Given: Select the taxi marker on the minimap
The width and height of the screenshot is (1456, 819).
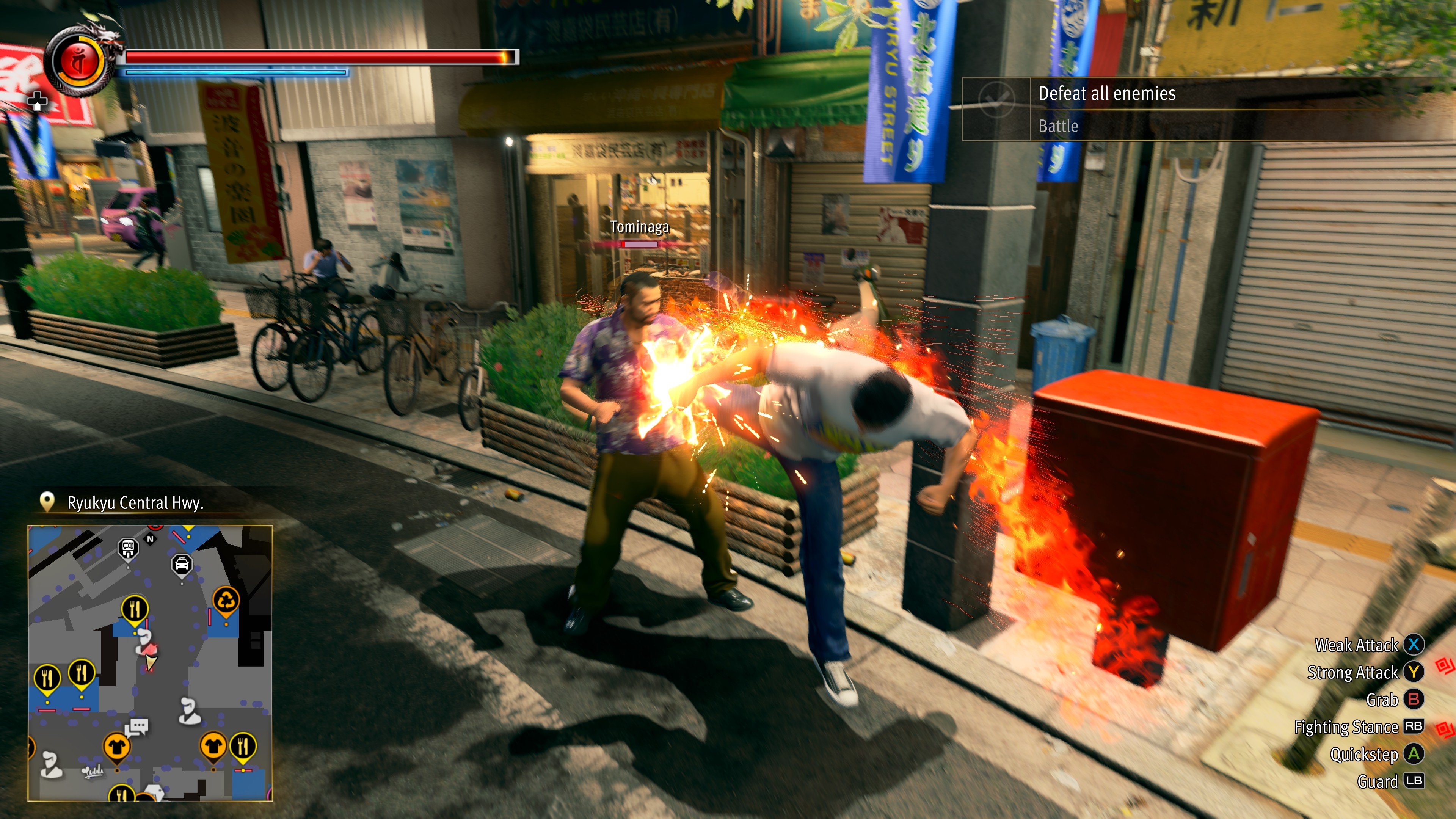Looking at the screenshot, I should 182,565.
